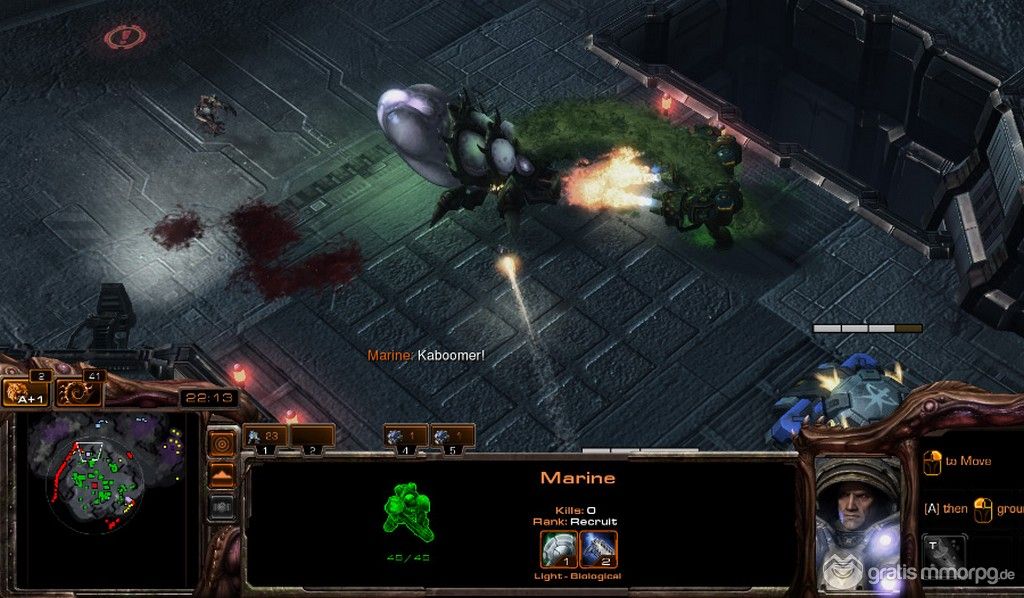
Task: Click the bottom minimap options button
Action: click(222, 507)
